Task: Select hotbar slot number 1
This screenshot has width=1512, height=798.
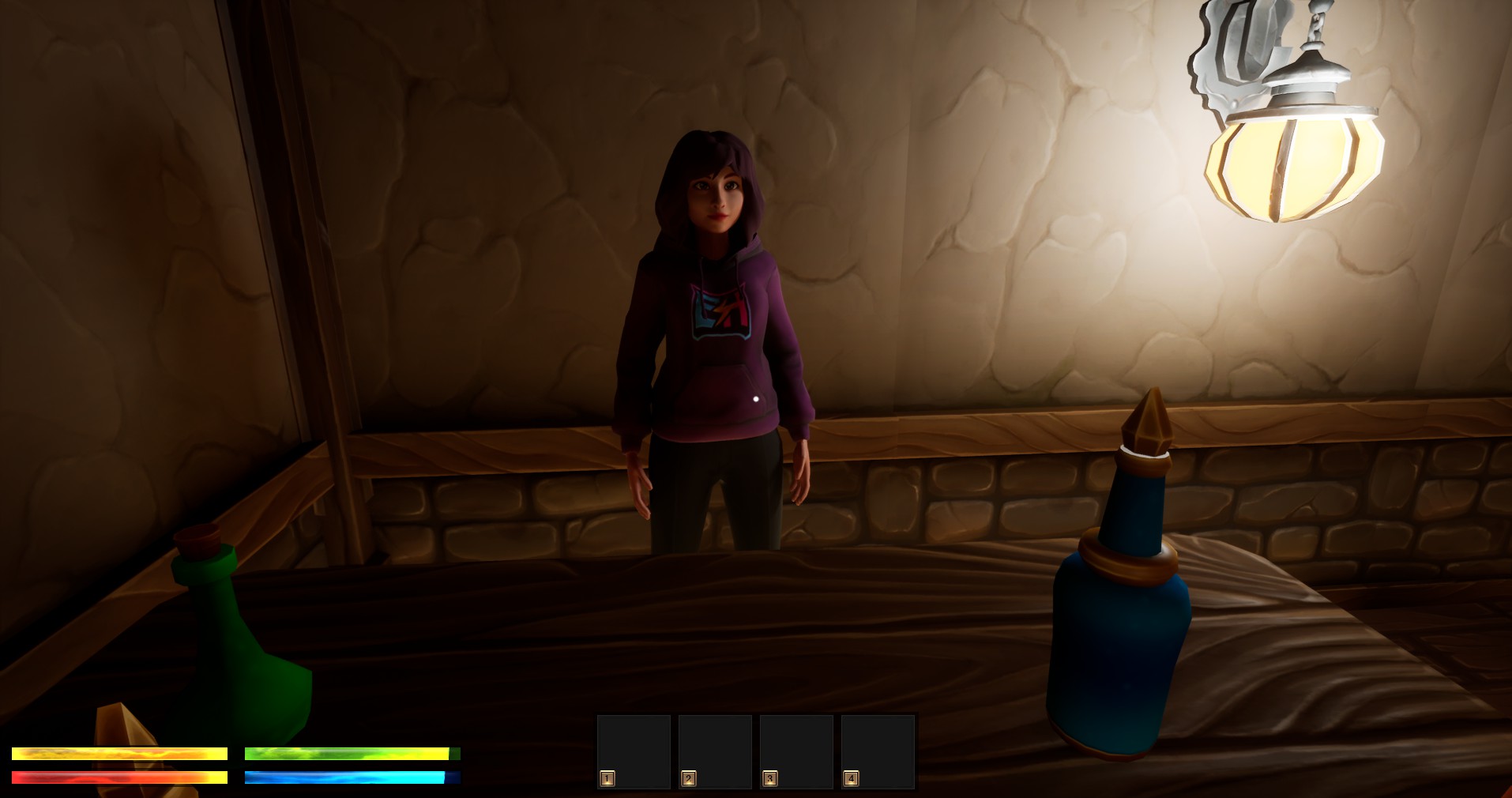Action: click(634, 751)
